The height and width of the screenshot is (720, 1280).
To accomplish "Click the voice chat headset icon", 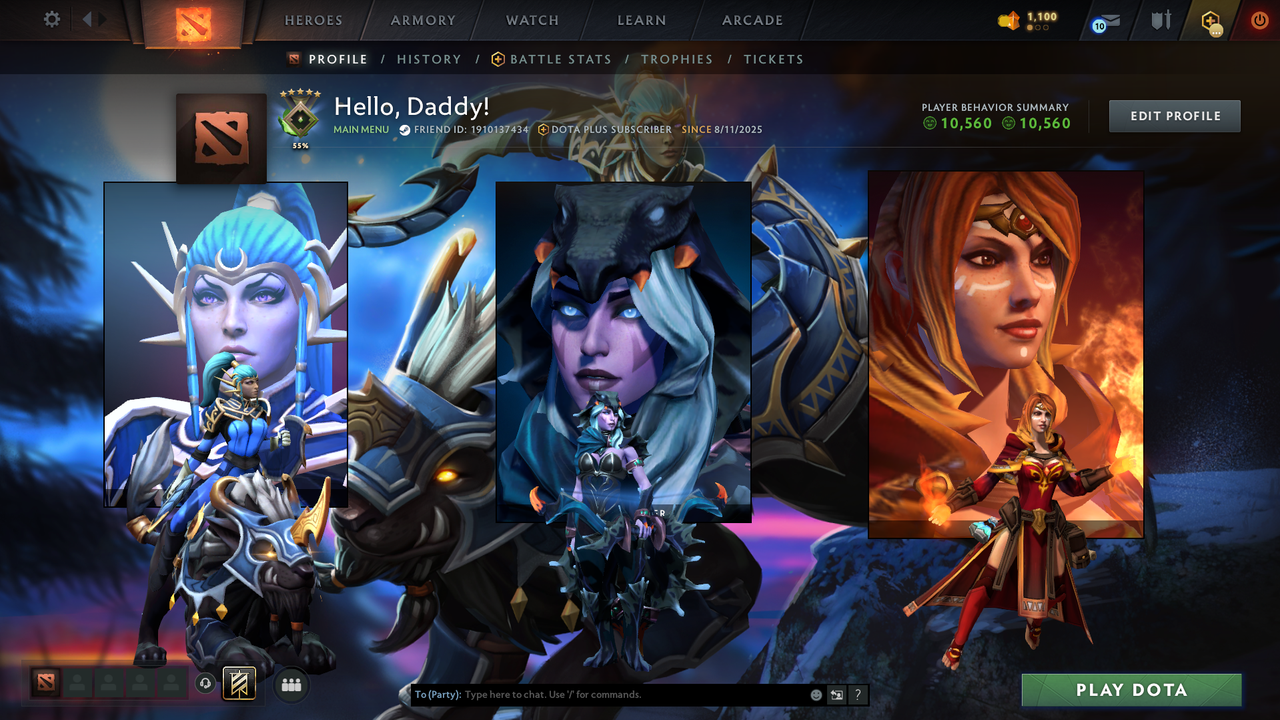I will click(208, 683).
